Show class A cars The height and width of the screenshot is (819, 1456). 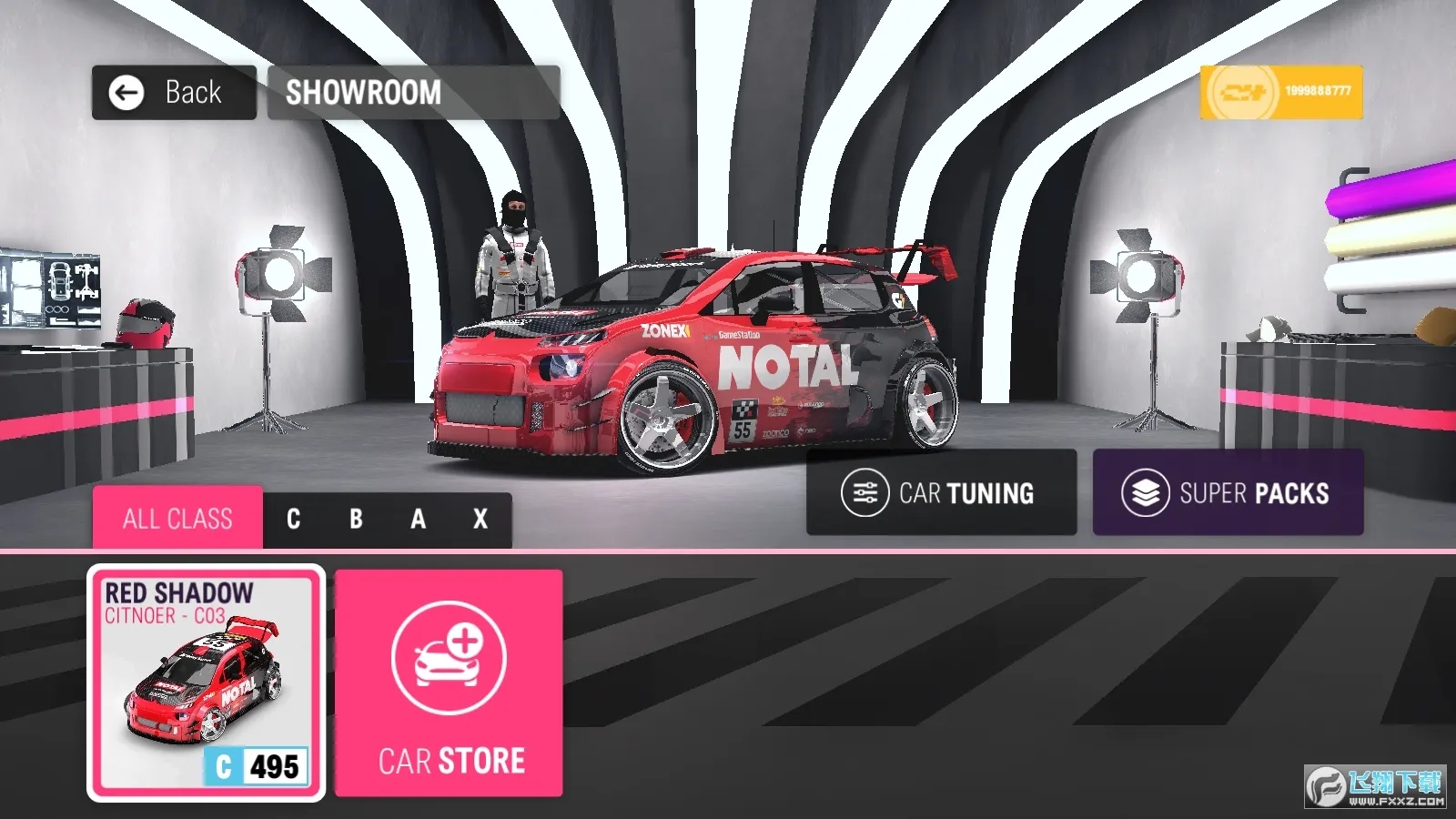pos(418,520)
